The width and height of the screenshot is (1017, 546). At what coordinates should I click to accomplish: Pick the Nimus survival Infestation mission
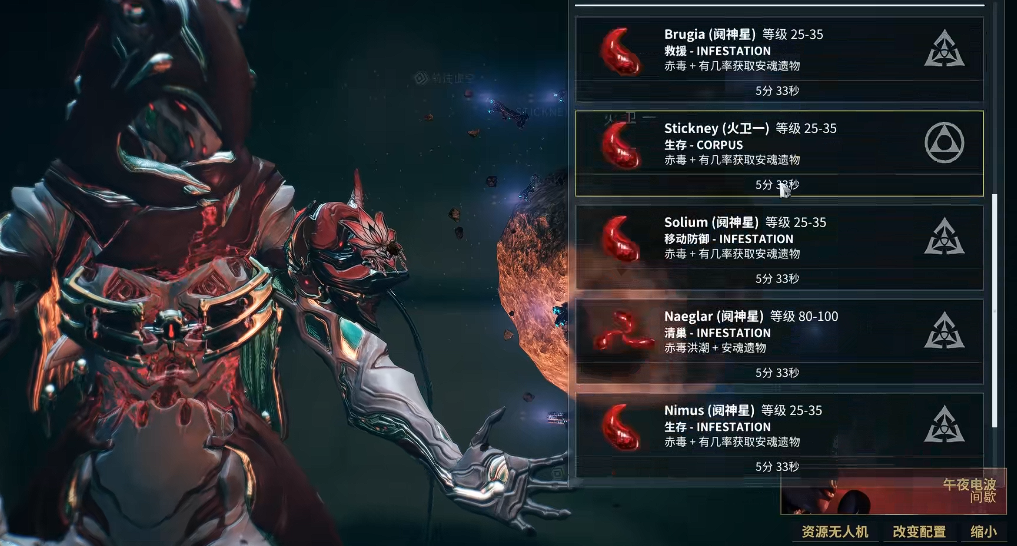coord(778,435)
